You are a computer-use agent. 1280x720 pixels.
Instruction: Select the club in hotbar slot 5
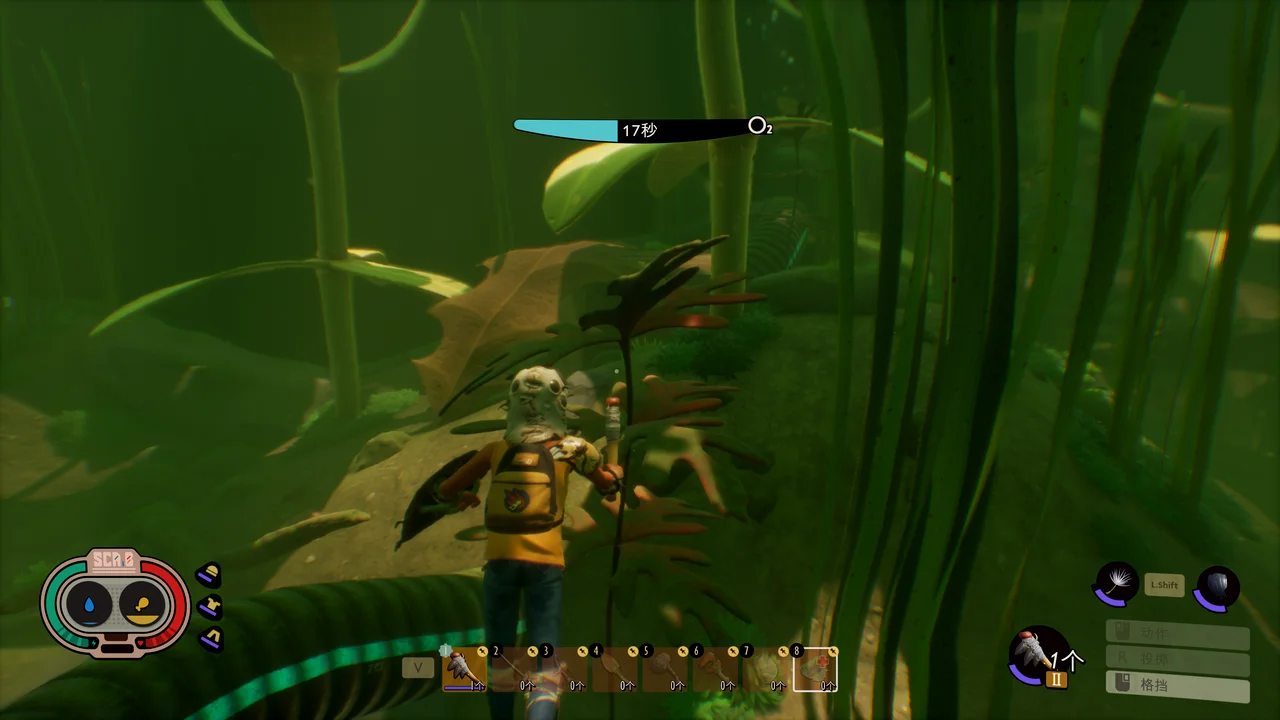point(664,669)
